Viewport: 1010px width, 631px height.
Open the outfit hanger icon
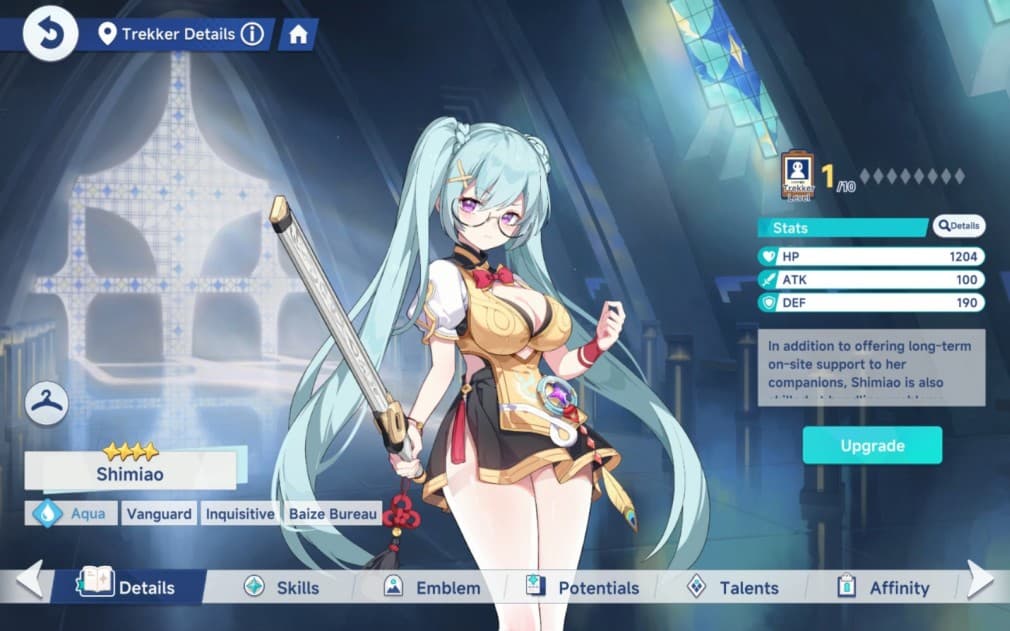pyautogui.click(x=47, y=402)
